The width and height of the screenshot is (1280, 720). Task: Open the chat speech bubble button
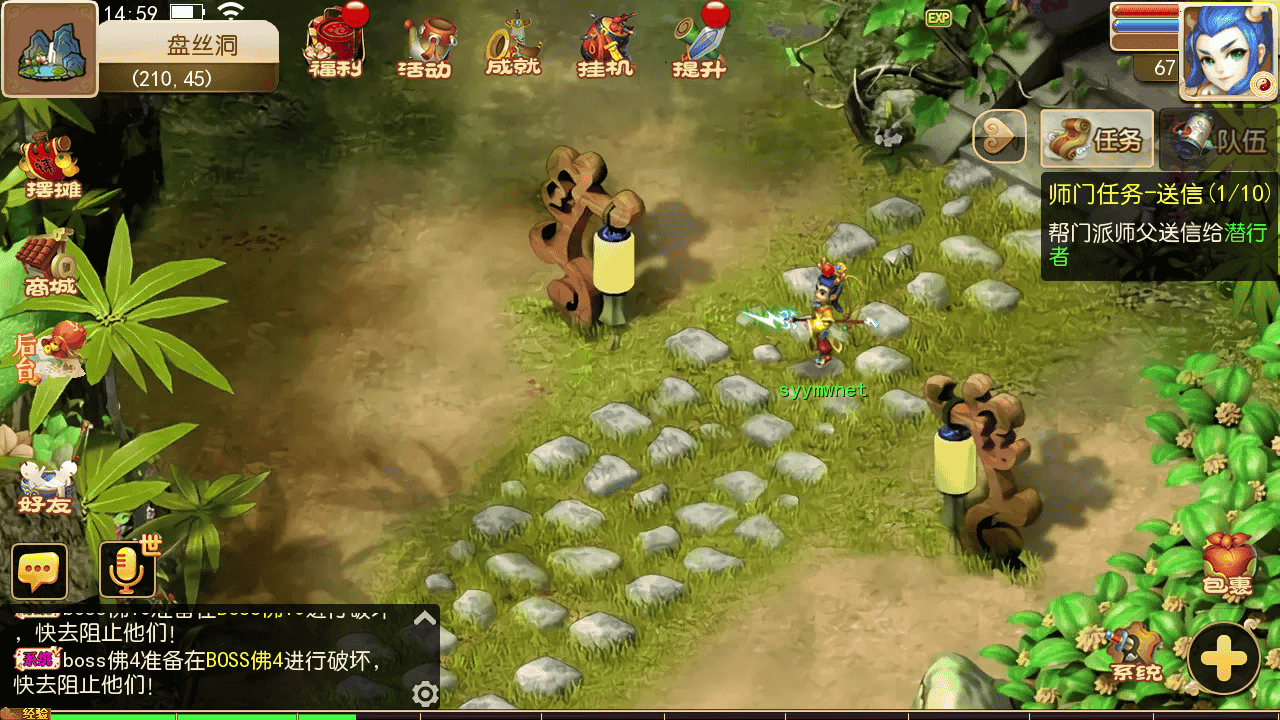pos(40,571)
